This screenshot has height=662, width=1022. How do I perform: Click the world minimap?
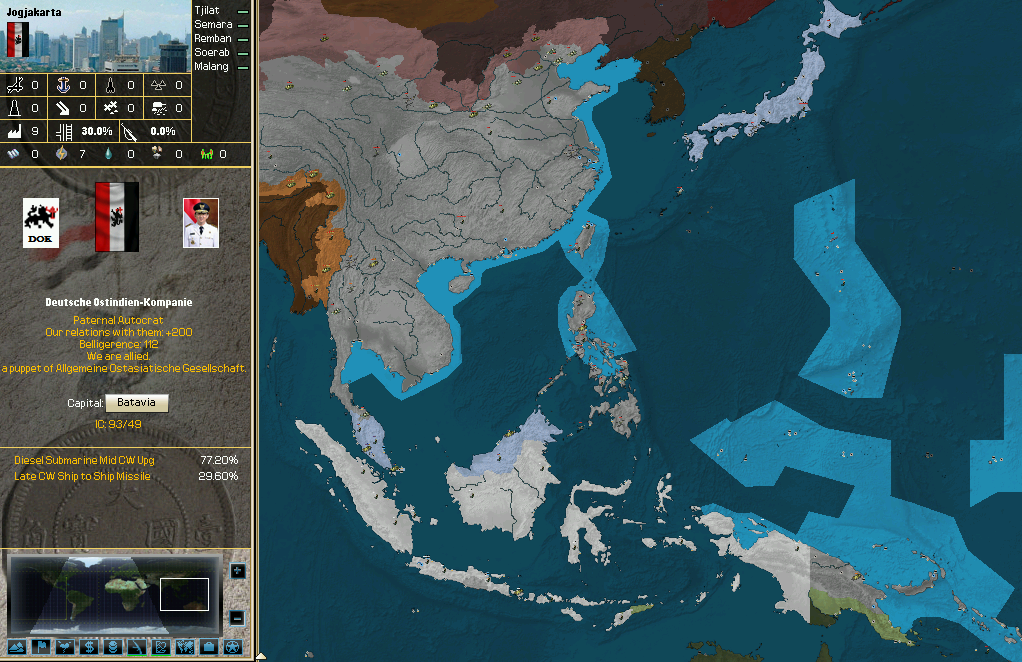(x=112, y=594)
